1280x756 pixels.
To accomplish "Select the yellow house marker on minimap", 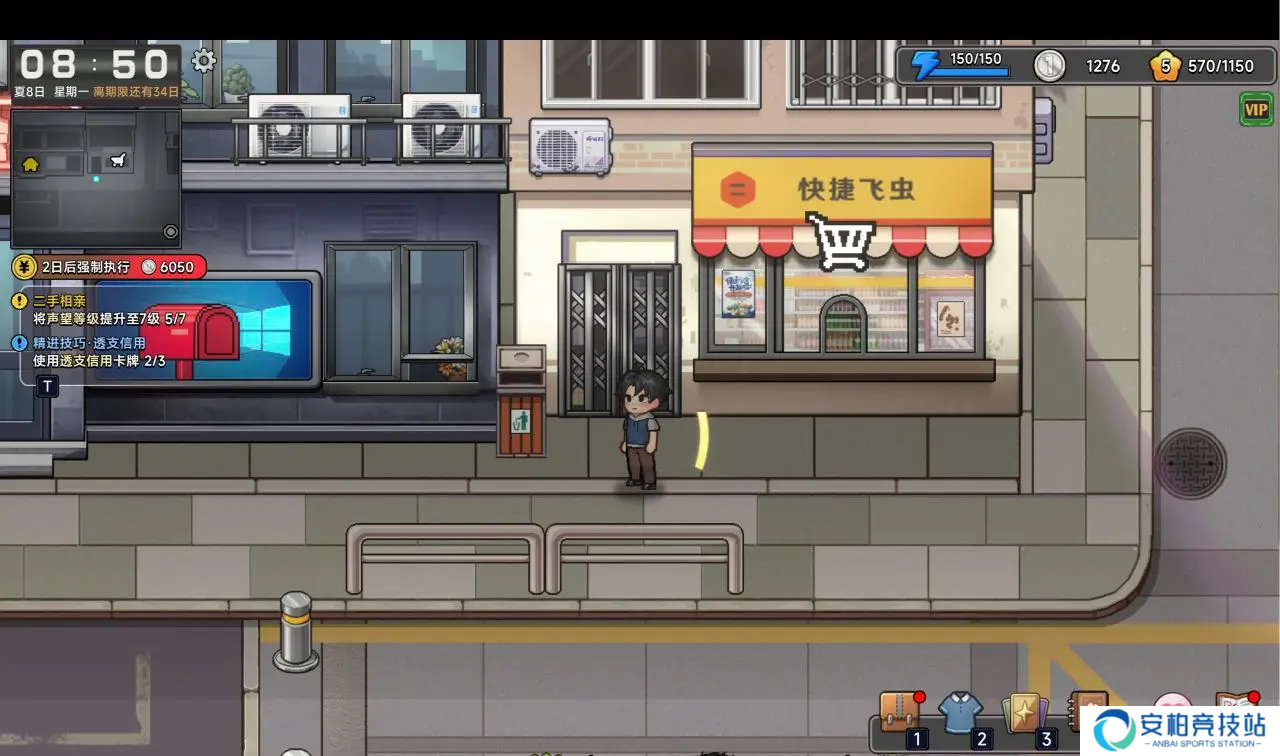I will (31, 165).
